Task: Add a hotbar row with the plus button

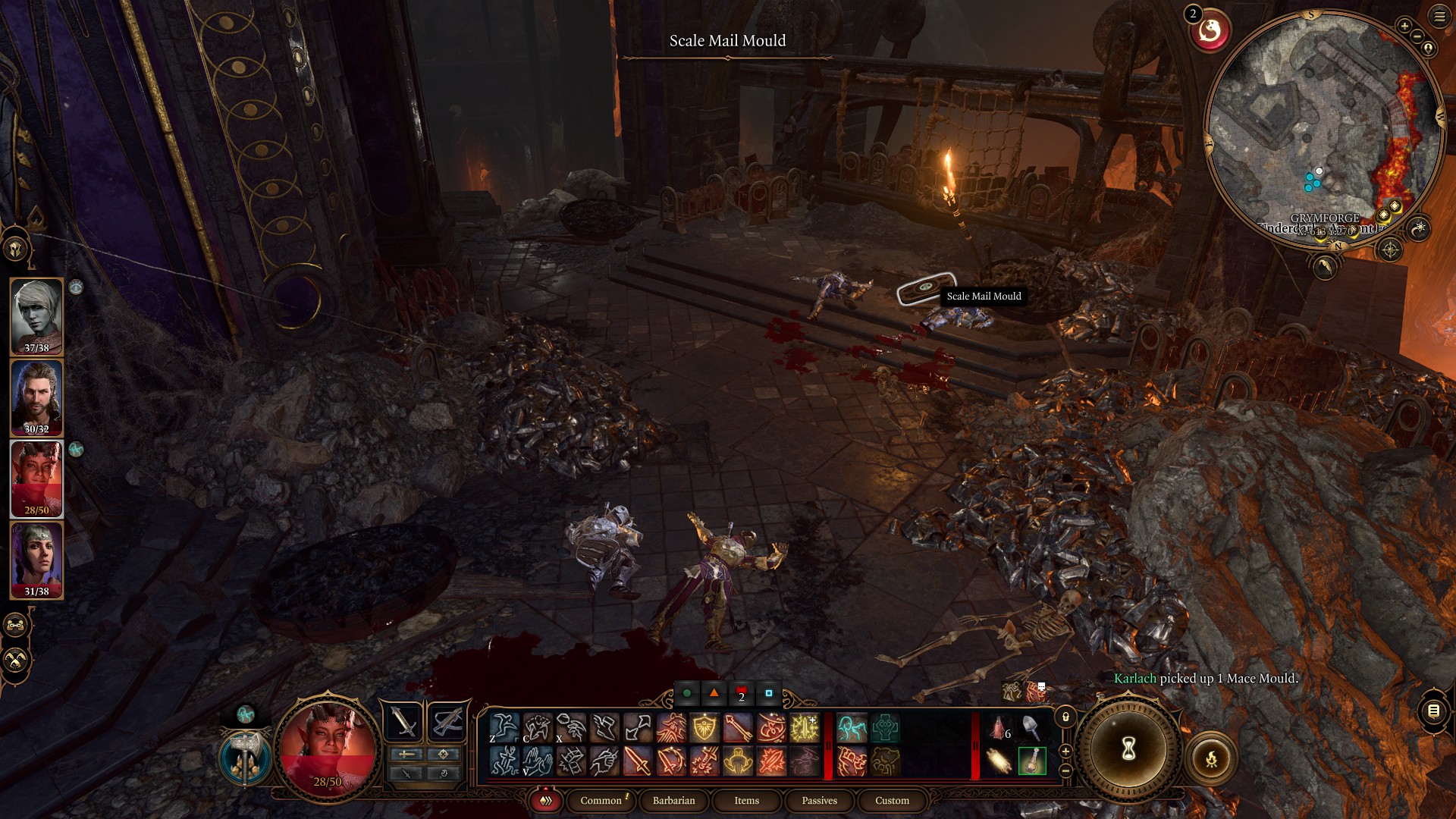Action: pyautogui.click(x=1064, y=752)
